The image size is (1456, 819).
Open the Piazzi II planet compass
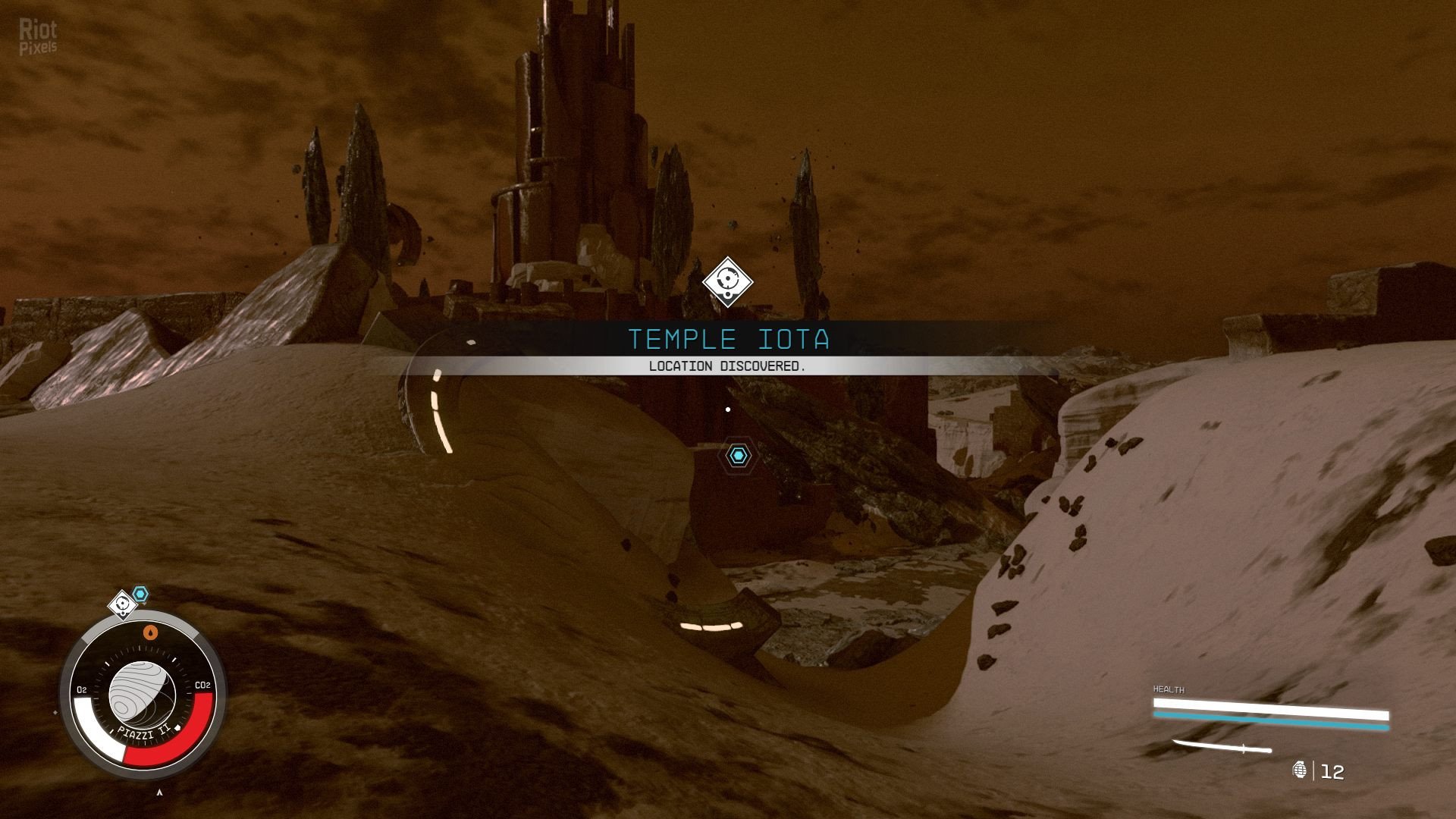tap(142, 695)
